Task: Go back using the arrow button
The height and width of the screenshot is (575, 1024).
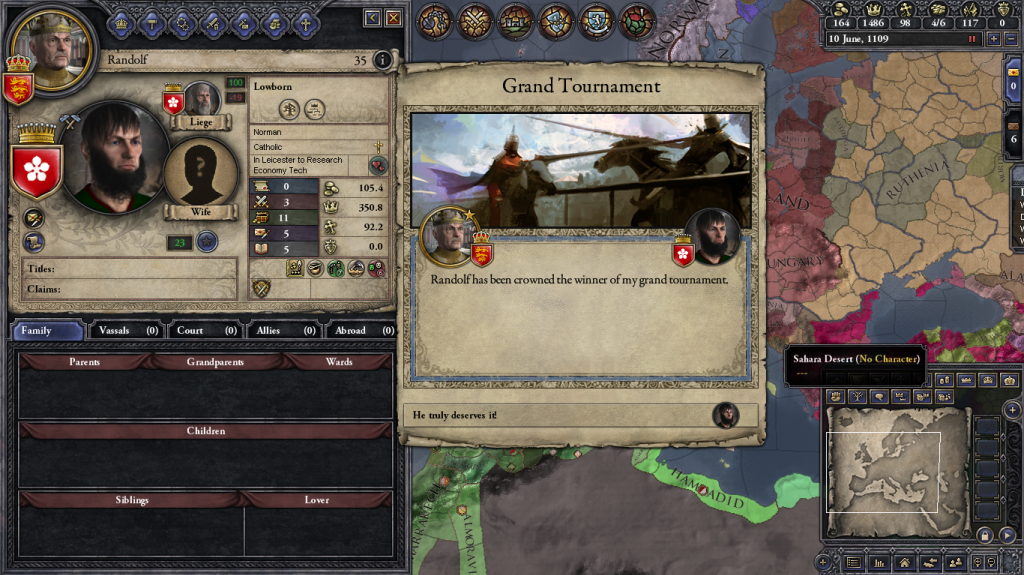Action: point(372,18)
